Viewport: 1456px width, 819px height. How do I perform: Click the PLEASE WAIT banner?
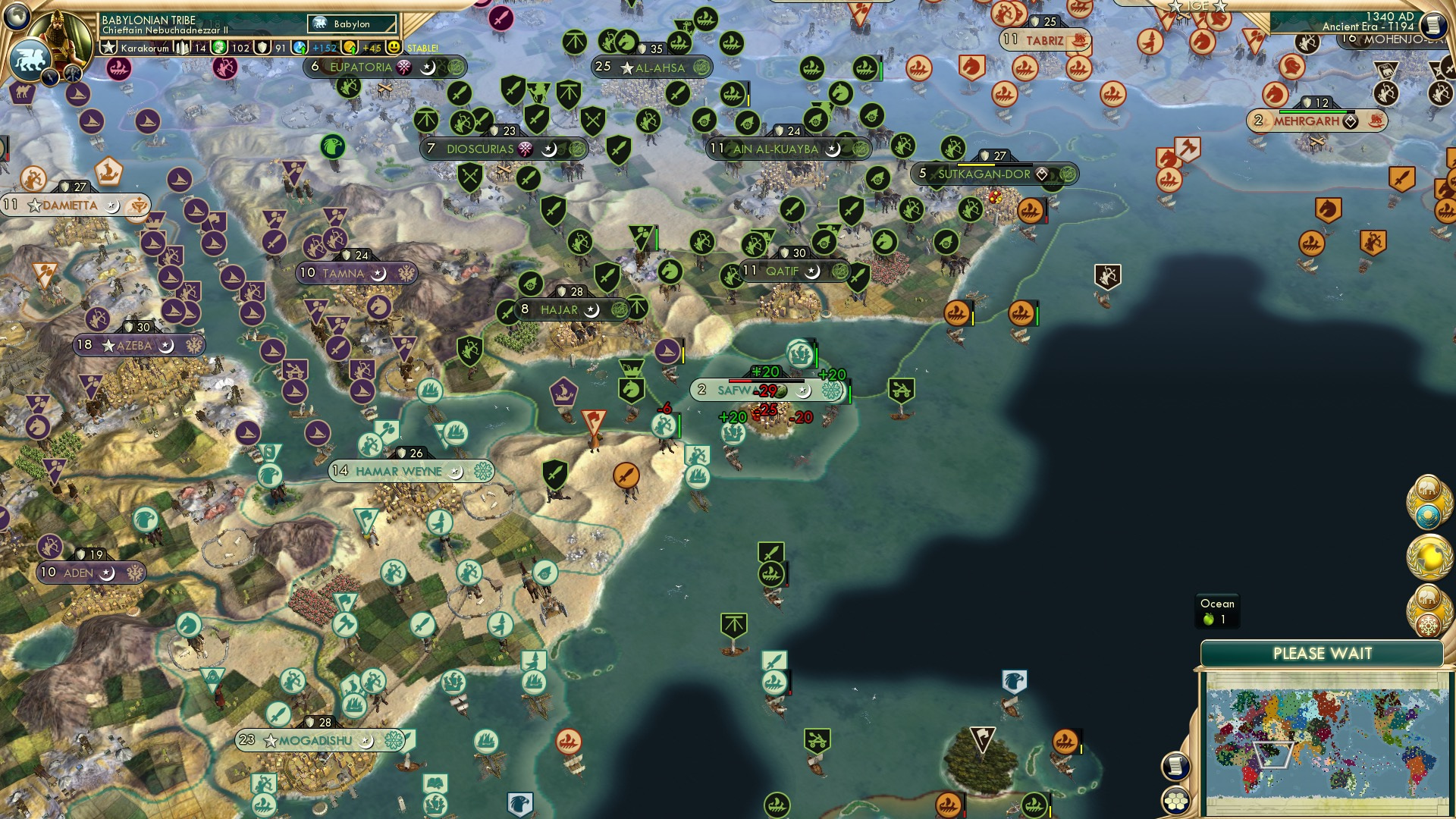pos(1323,652)
